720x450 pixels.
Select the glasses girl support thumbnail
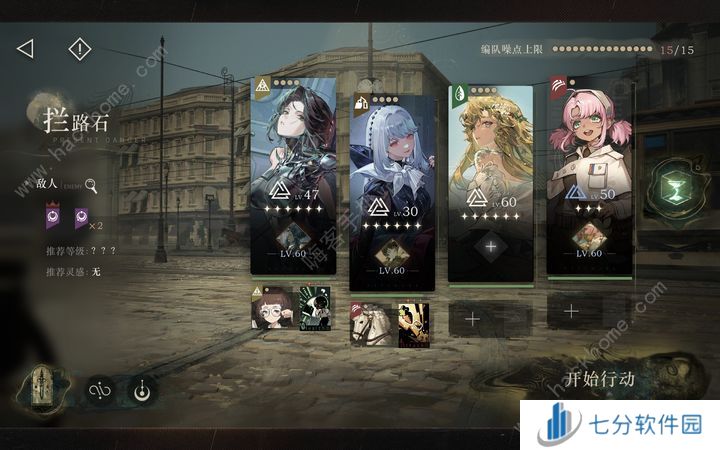[269, 309]
